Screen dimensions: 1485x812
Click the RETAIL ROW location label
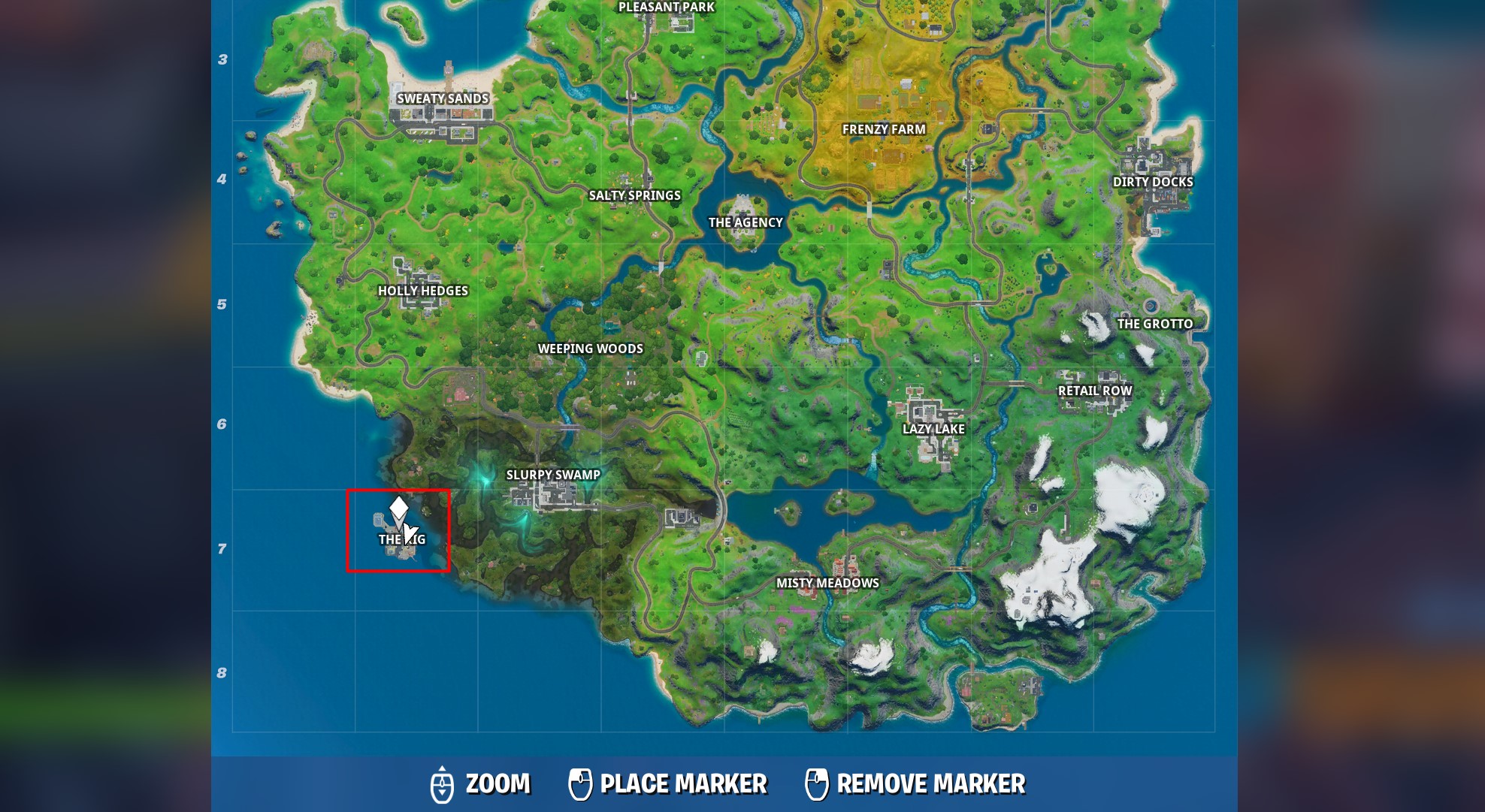pos(1096,391)
